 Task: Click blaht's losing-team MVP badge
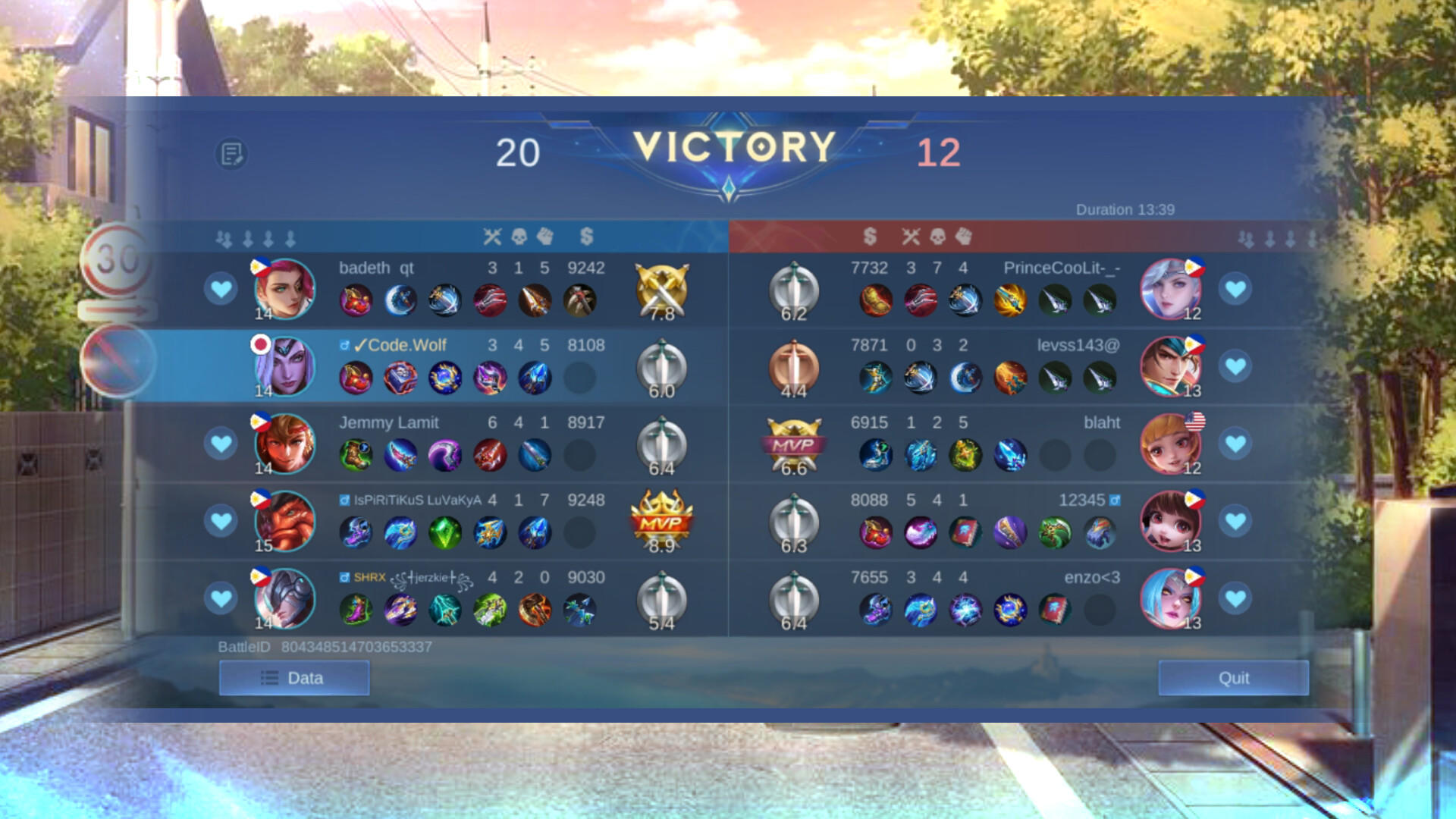point(793,443)
